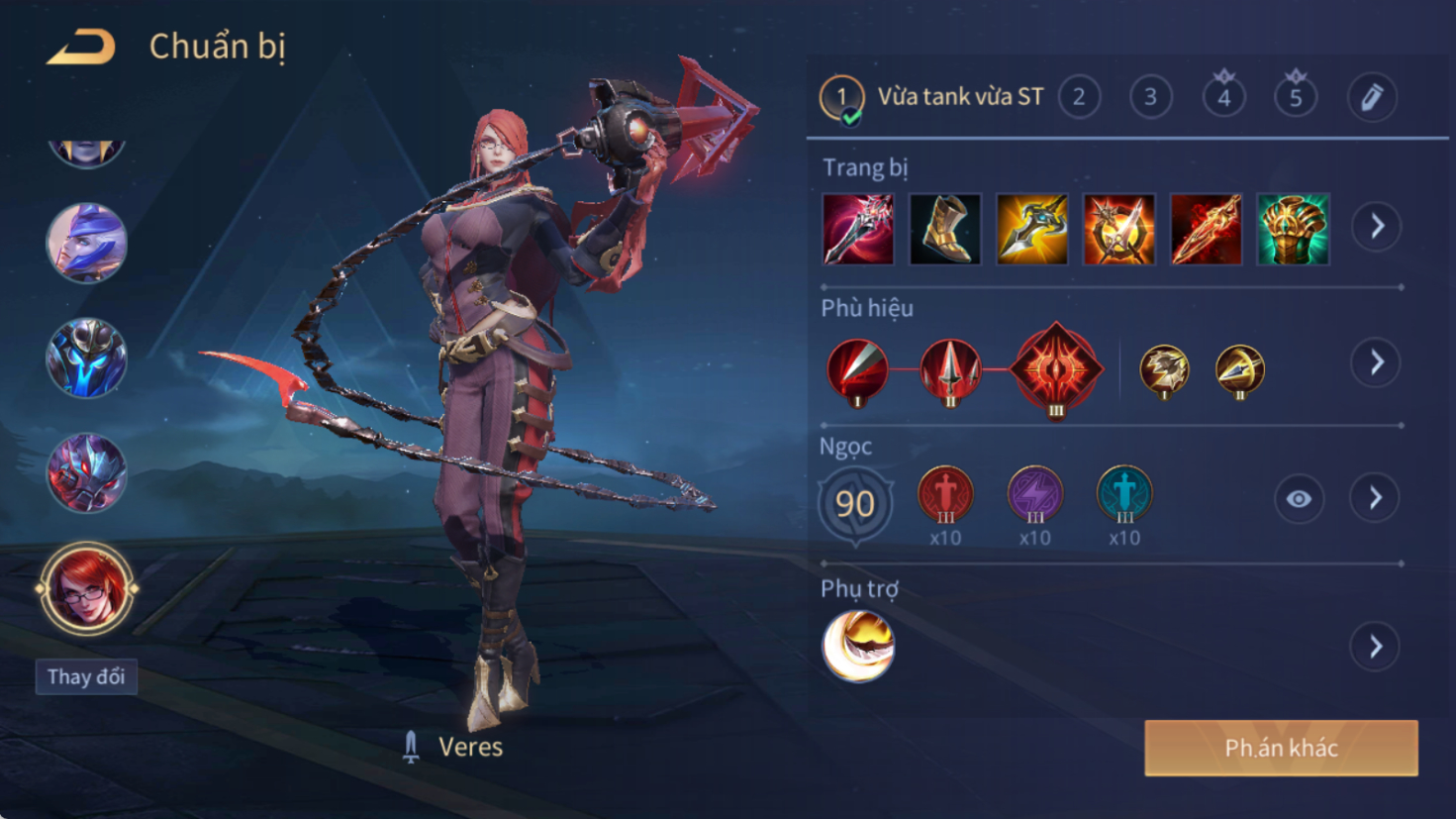Toggle the Ngọc eye view icon
The image size is (1456, 819).
point(1299,499)
